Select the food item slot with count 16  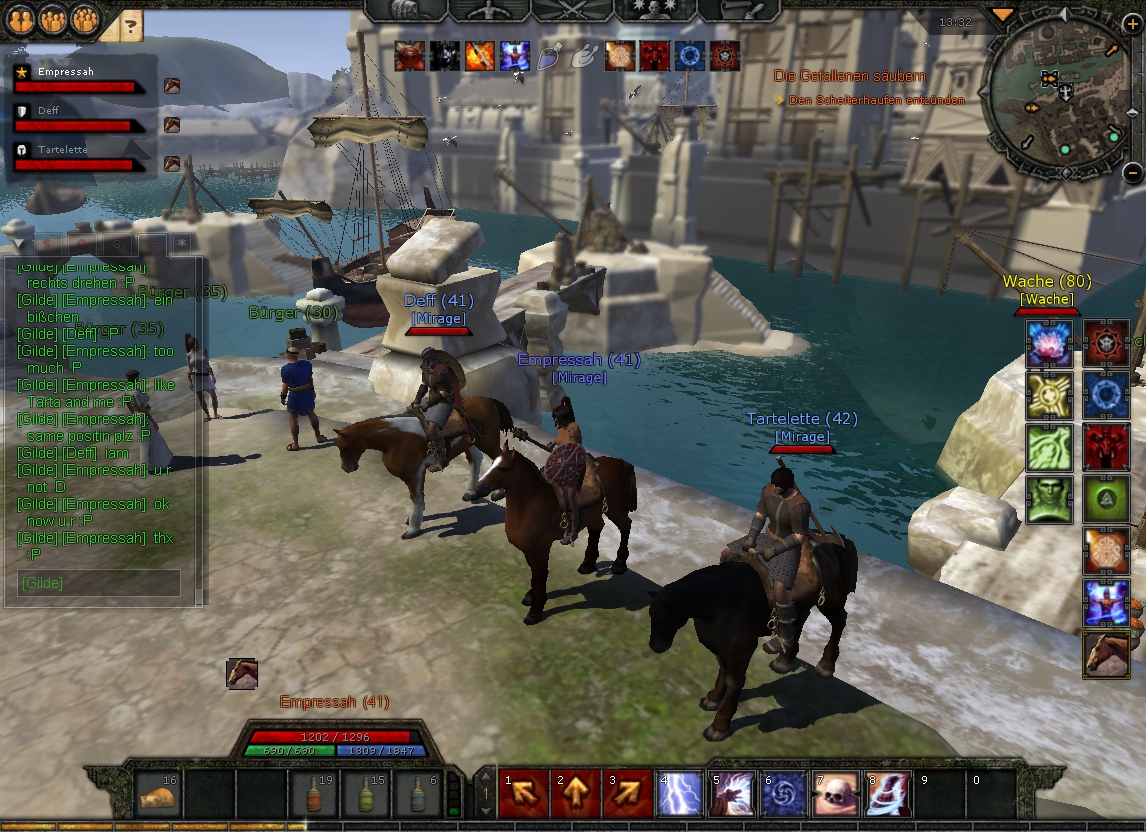coord(158,794)
